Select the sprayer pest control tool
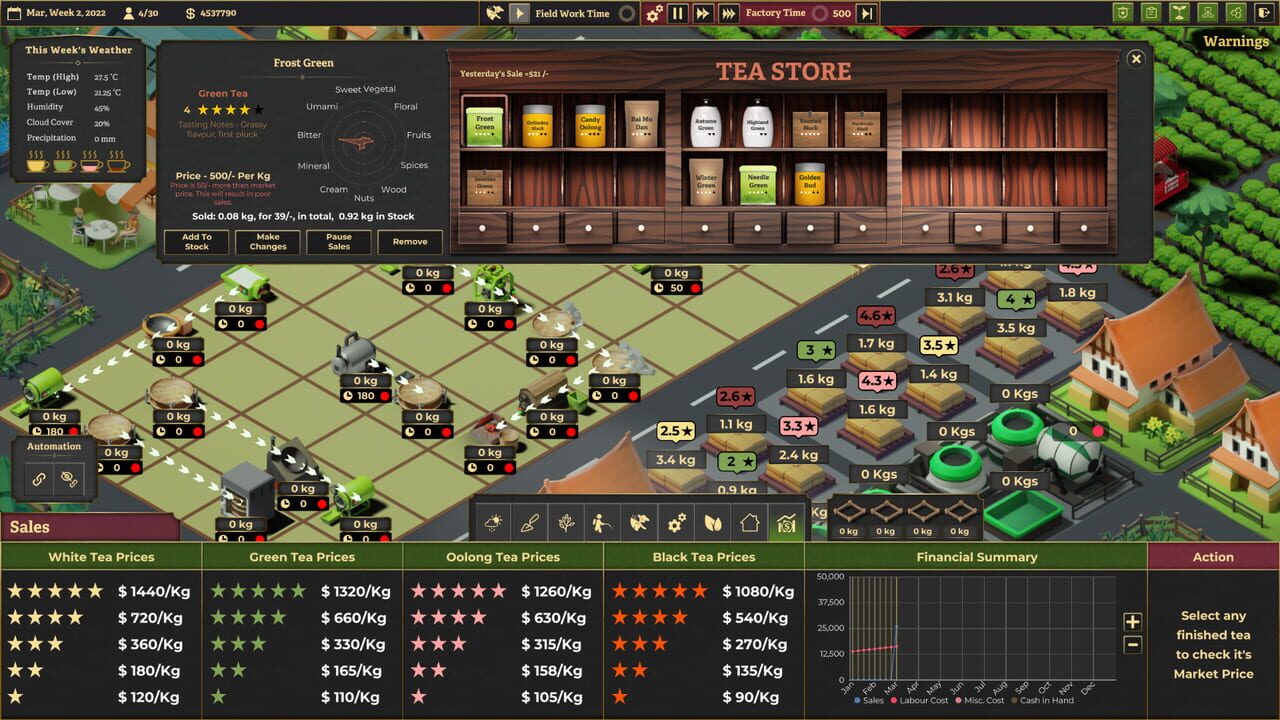This screenshot has height=720, width=1280. (x=603, y=522)
